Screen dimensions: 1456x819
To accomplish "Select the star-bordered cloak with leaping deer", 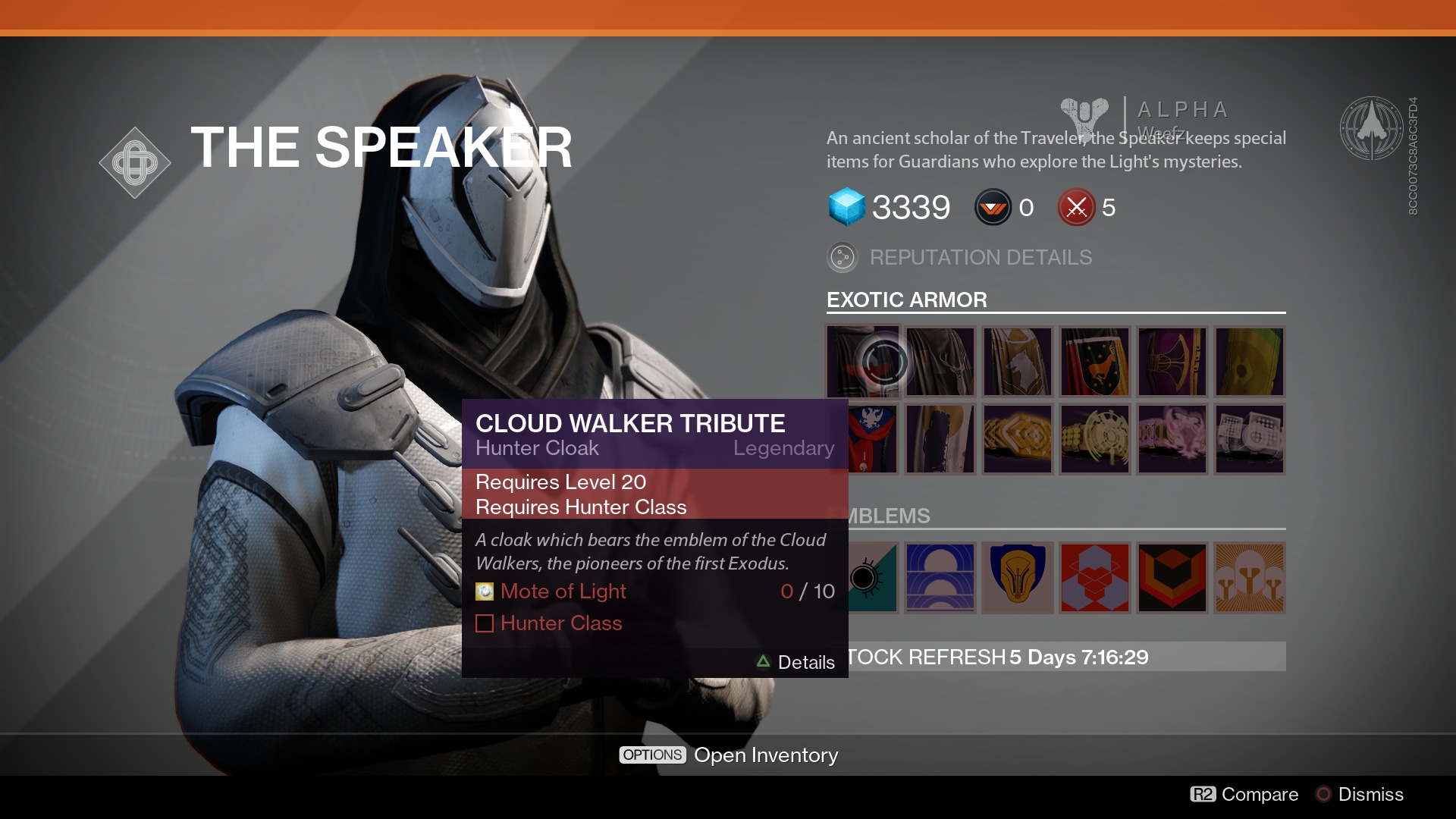I will (1095, 362).
